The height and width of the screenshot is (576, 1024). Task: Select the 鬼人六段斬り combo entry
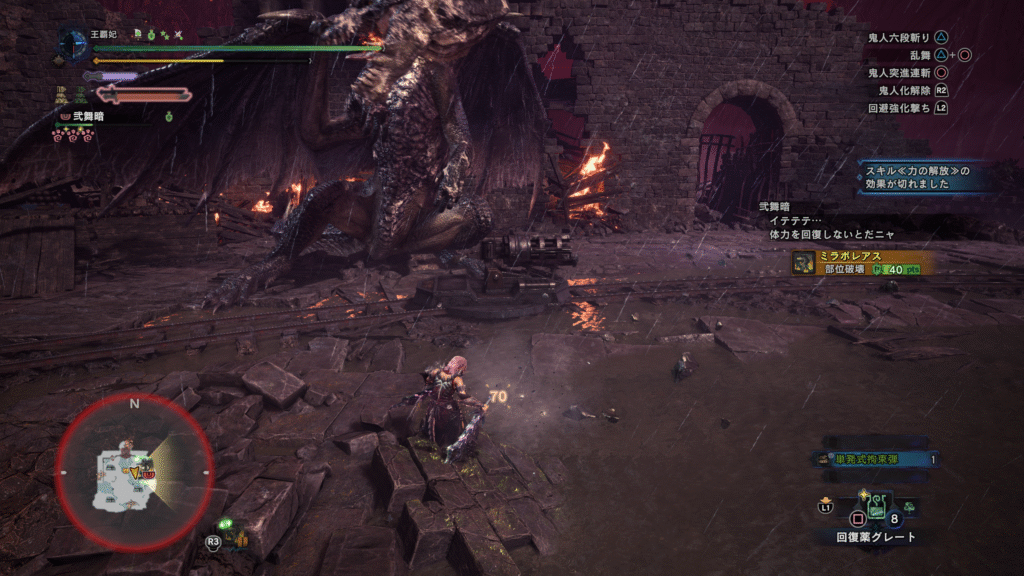click(x=904, y=36)
